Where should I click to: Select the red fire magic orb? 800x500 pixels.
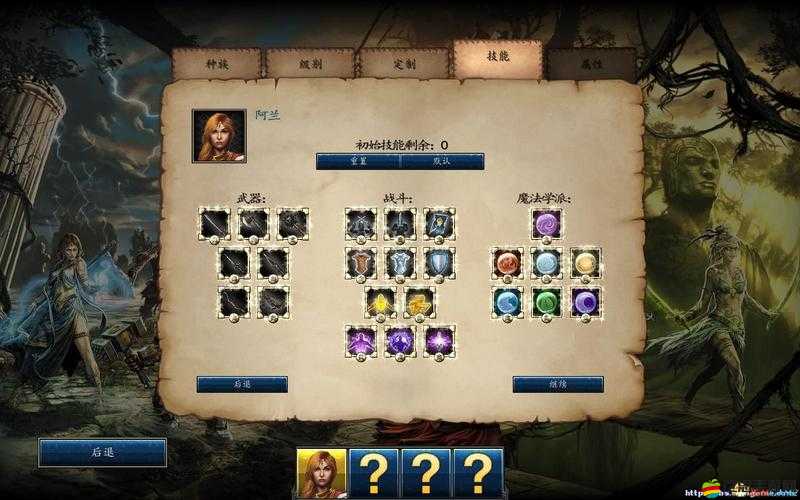507,263
